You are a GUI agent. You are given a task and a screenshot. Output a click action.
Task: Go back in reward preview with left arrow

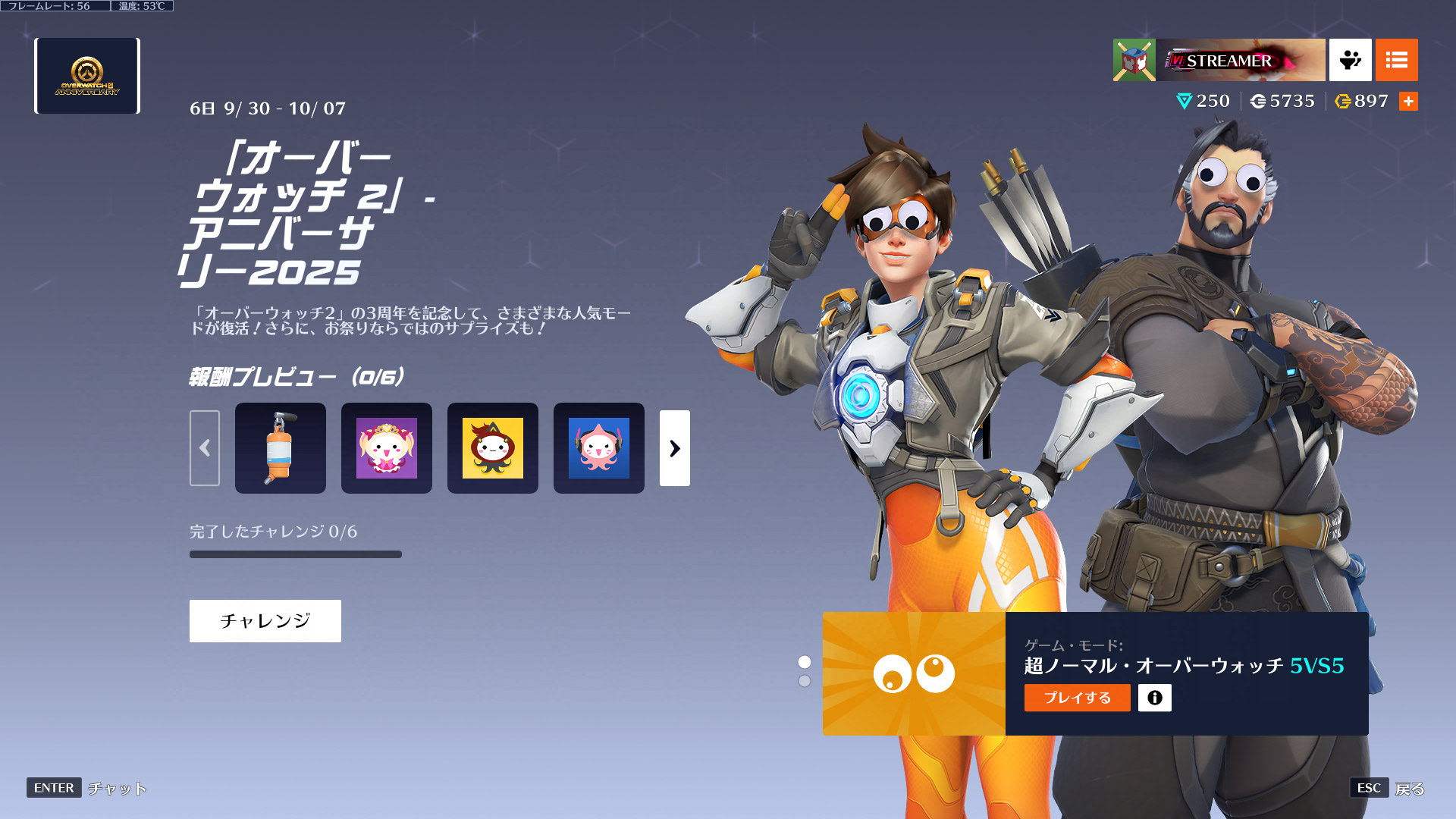205,448
